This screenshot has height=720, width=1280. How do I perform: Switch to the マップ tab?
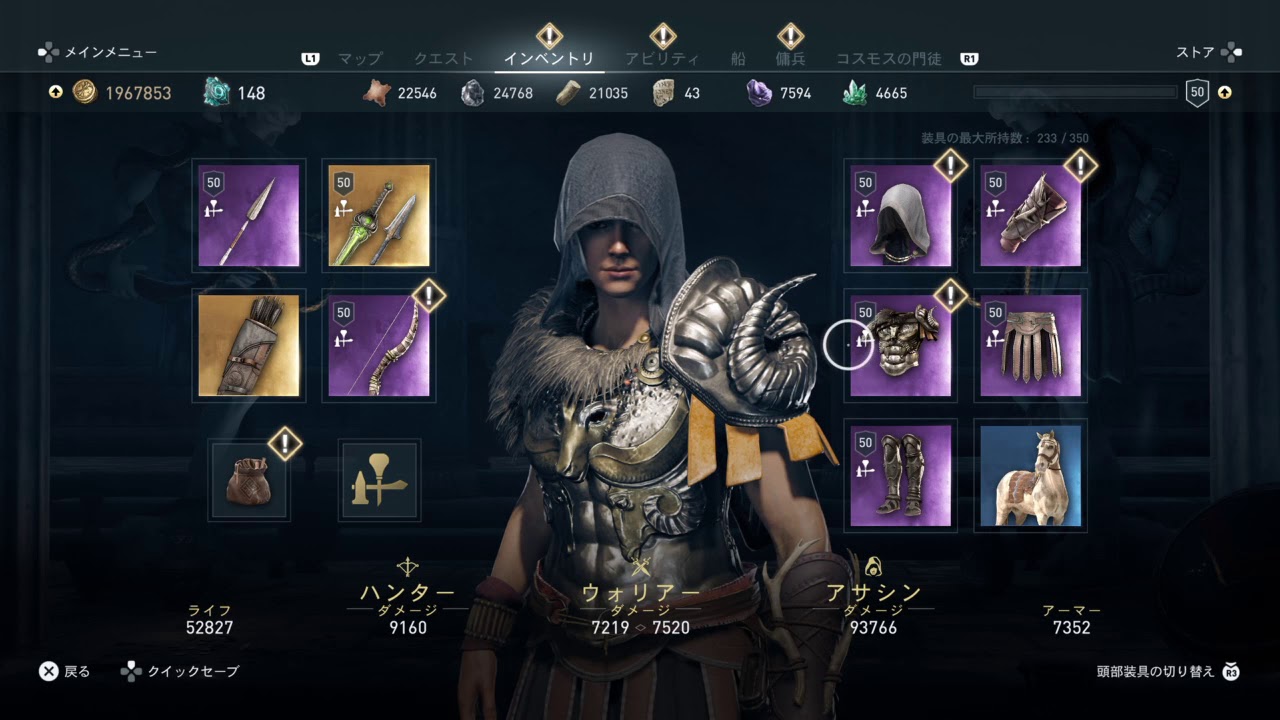(360, 59)
